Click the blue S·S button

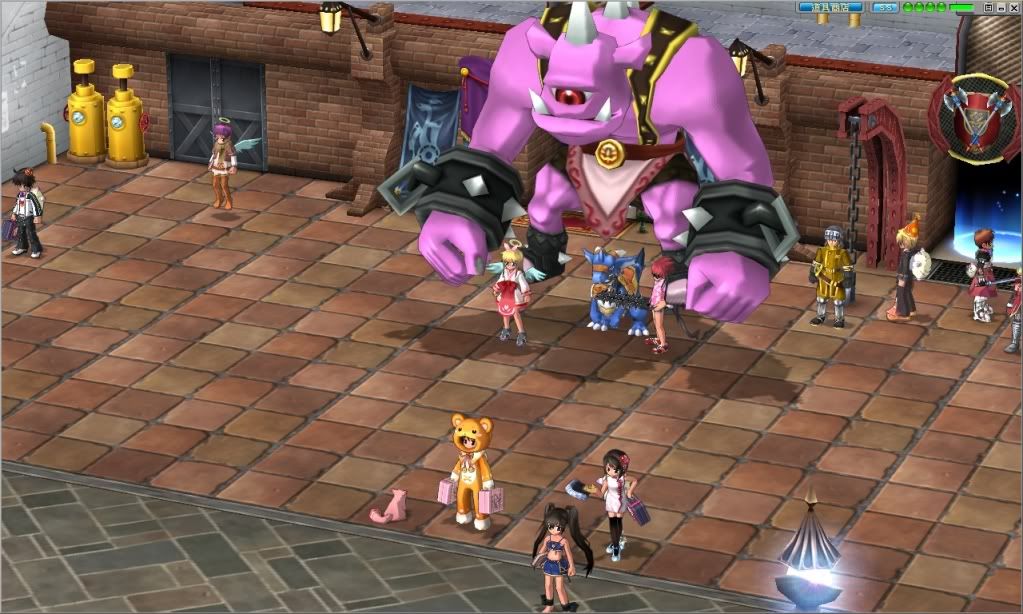884,7
